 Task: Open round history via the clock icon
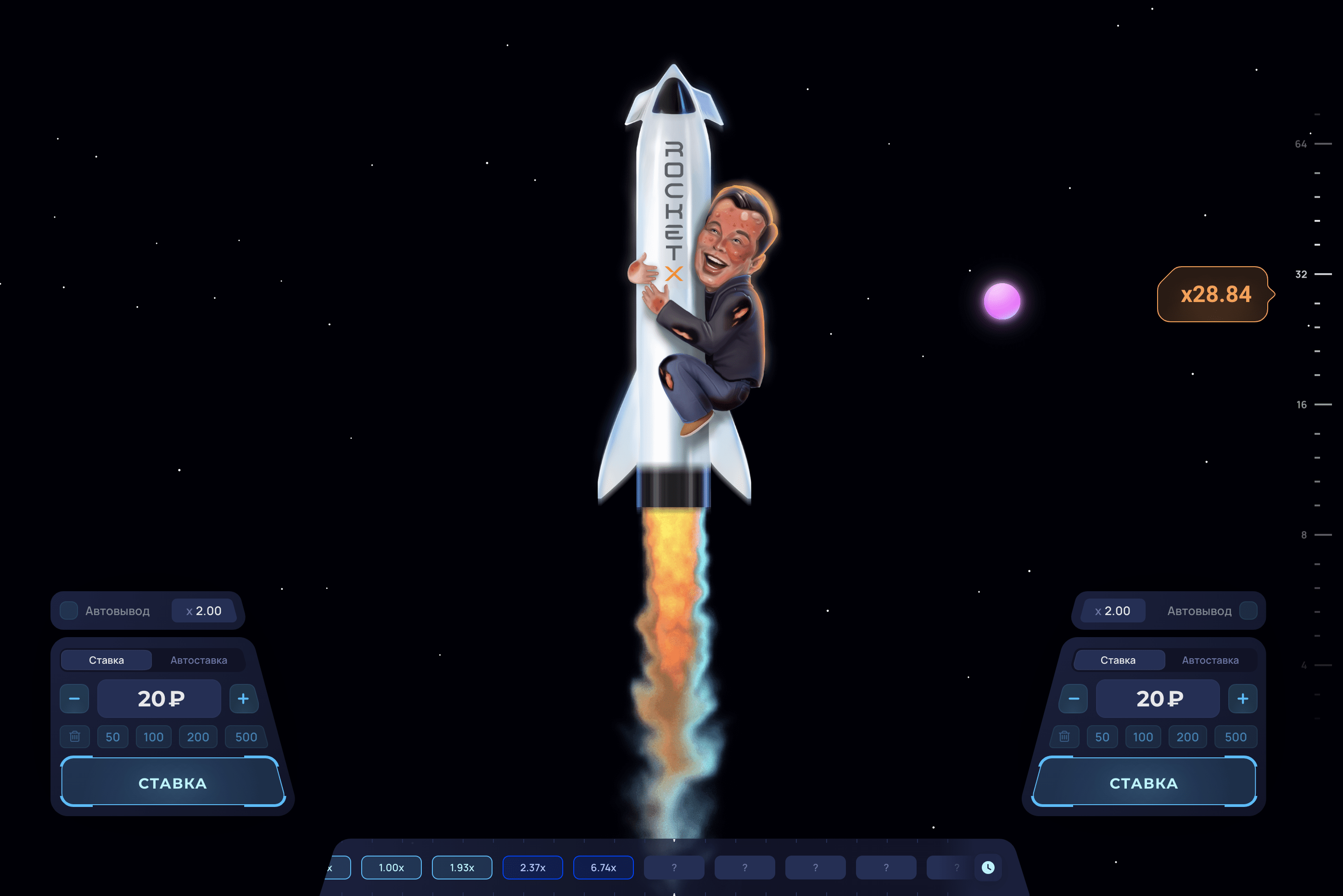pyautogui.click(x=988, y=867)
